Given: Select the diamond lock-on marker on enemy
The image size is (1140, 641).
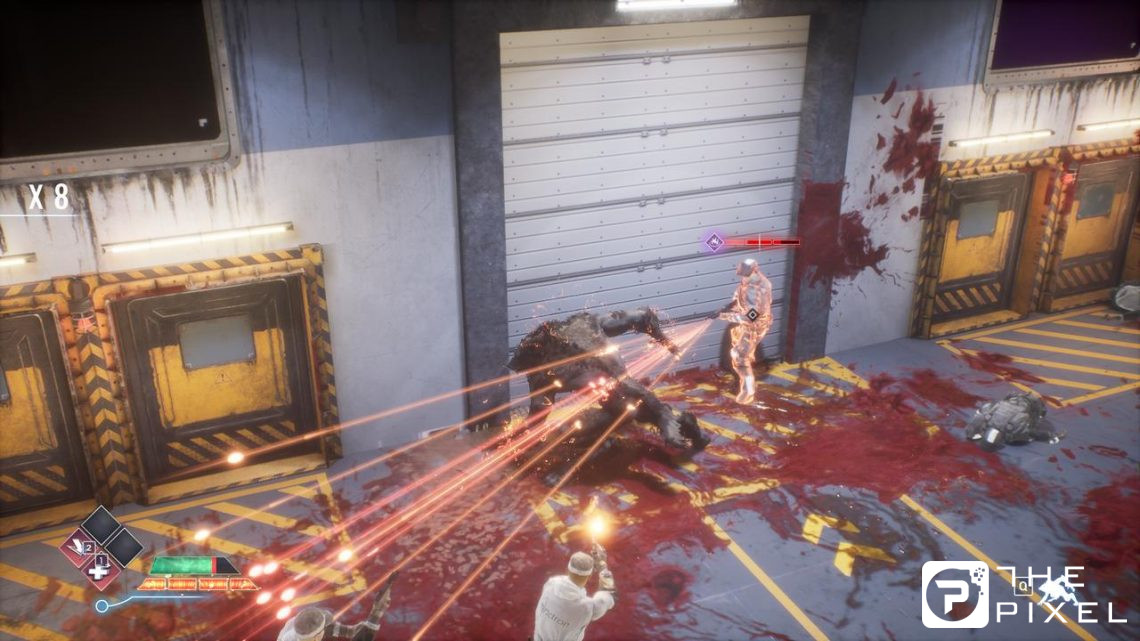Looking at the screenshot, I should pyautogui.click(x=752, y=314).
